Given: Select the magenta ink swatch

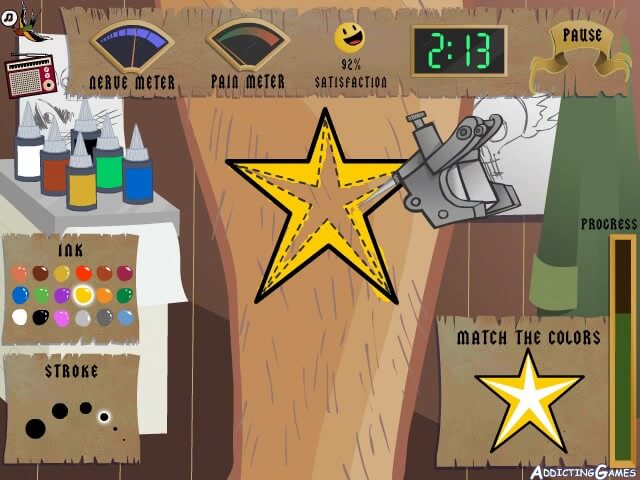Looking at the screenshot, I should click(125, 273).
